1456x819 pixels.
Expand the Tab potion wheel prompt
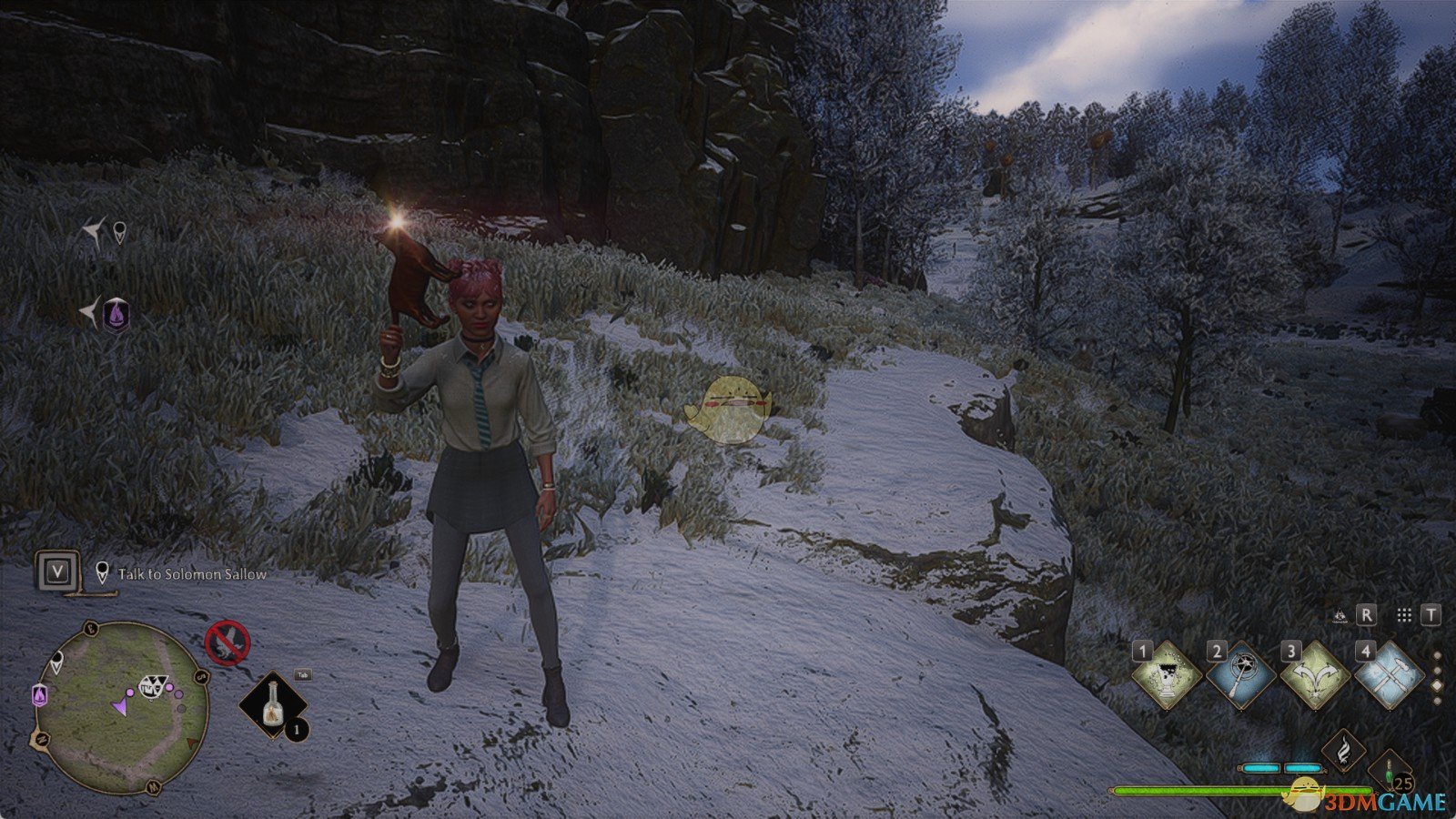click(303, 673)
